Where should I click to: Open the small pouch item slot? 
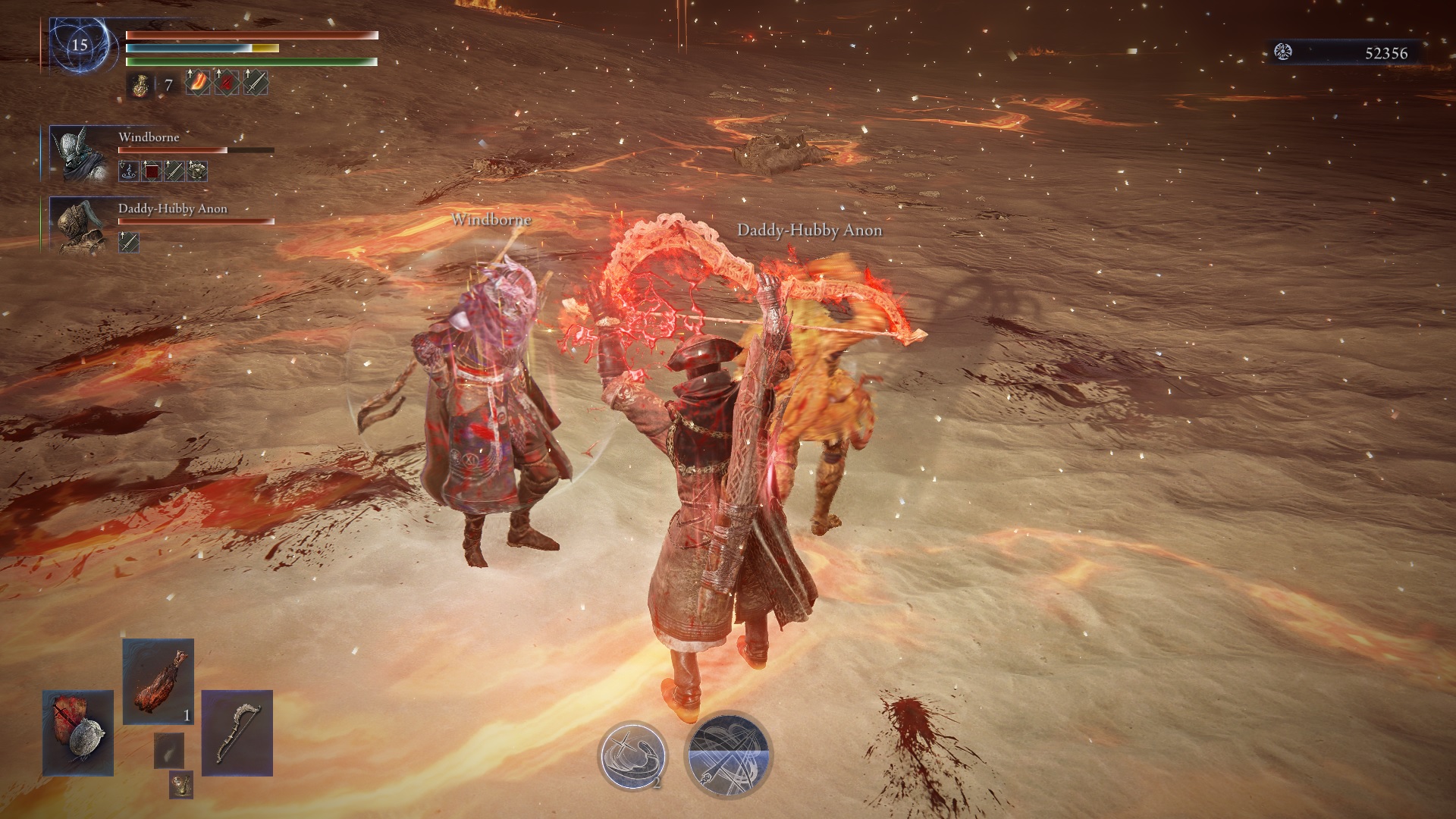coord(180,784)
